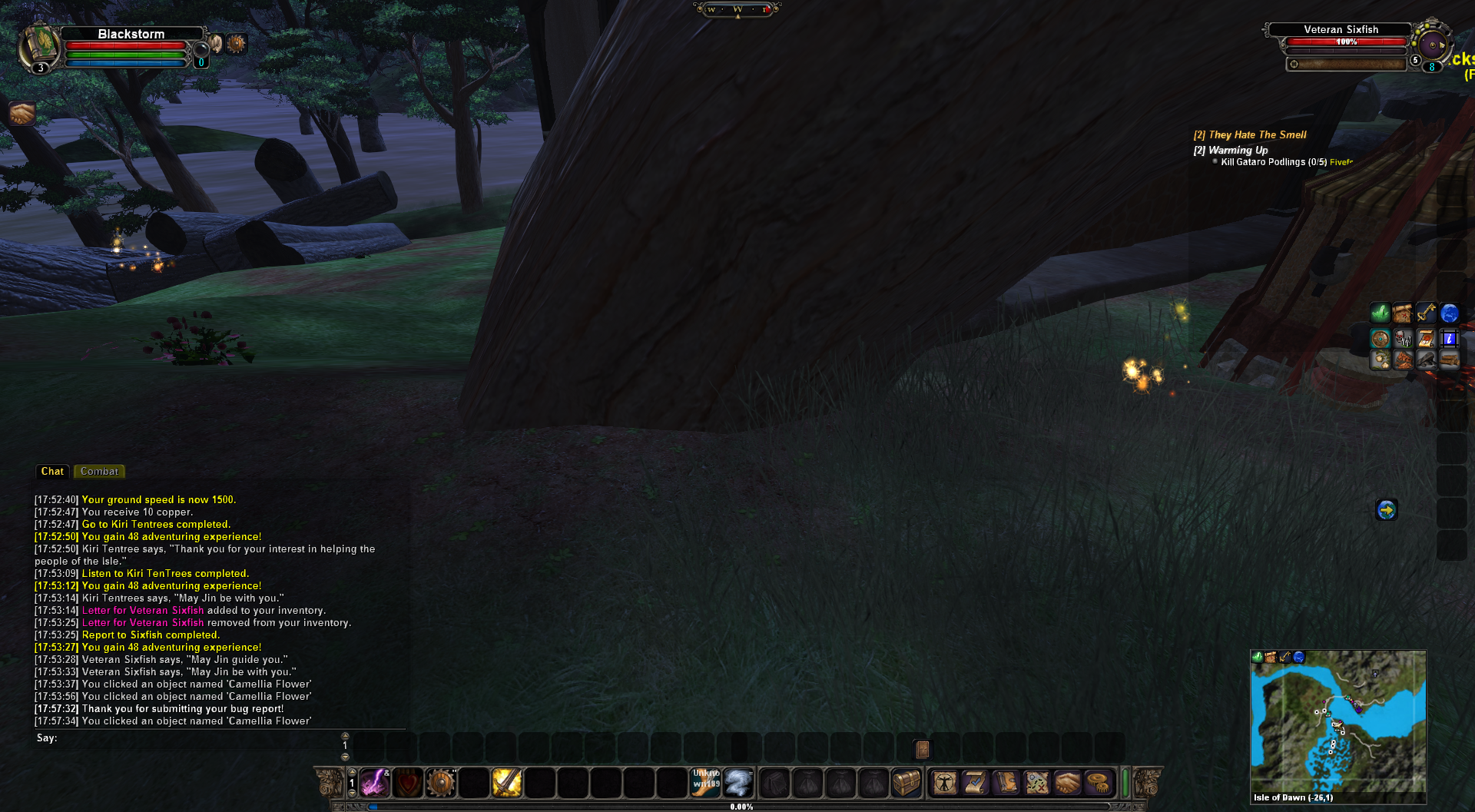Click the yellow arrow button
The image size is (1475, 812).
point(1386,509)
